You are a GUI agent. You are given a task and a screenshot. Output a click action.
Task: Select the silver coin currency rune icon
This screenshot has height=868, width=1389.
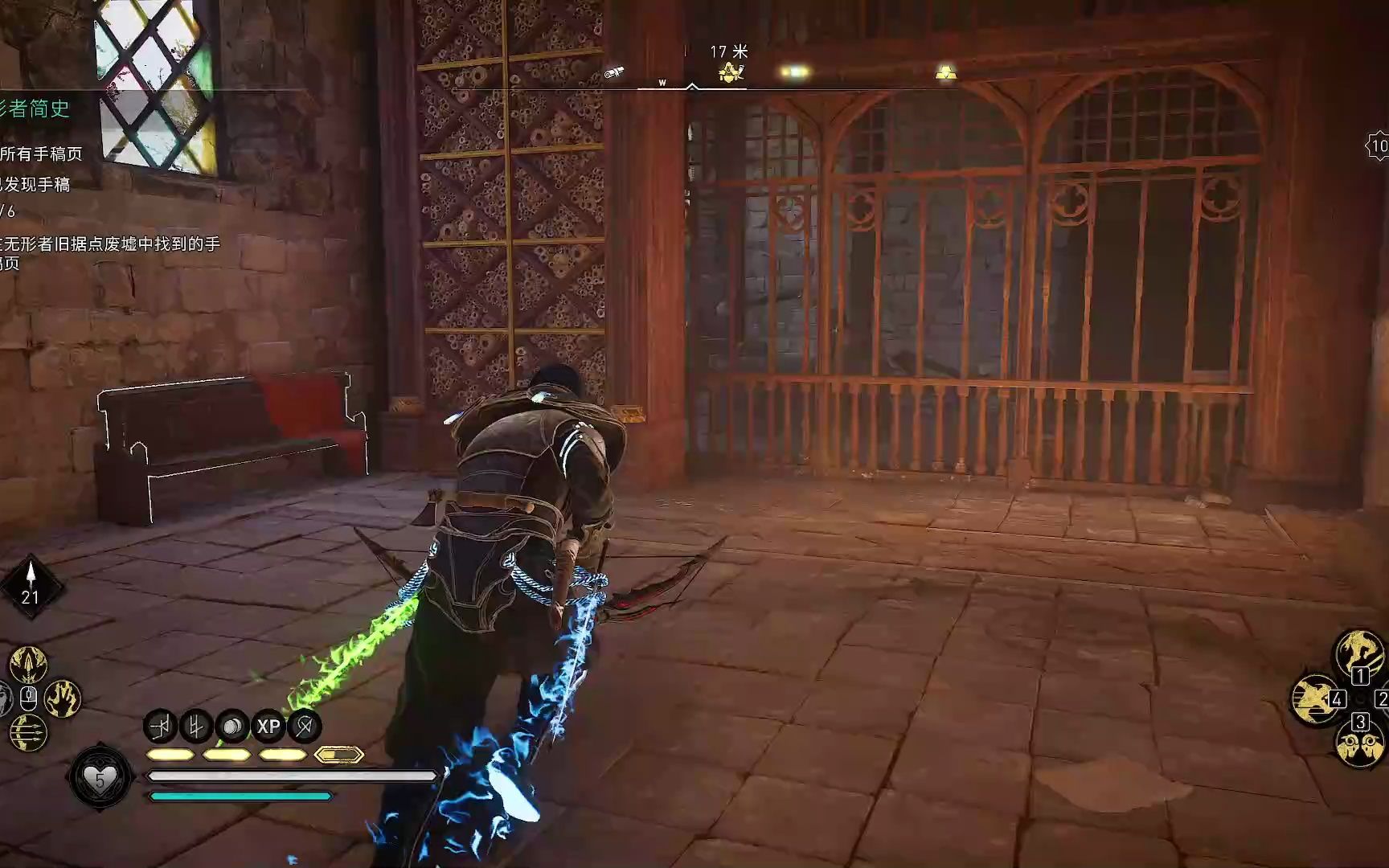[231, 725]
